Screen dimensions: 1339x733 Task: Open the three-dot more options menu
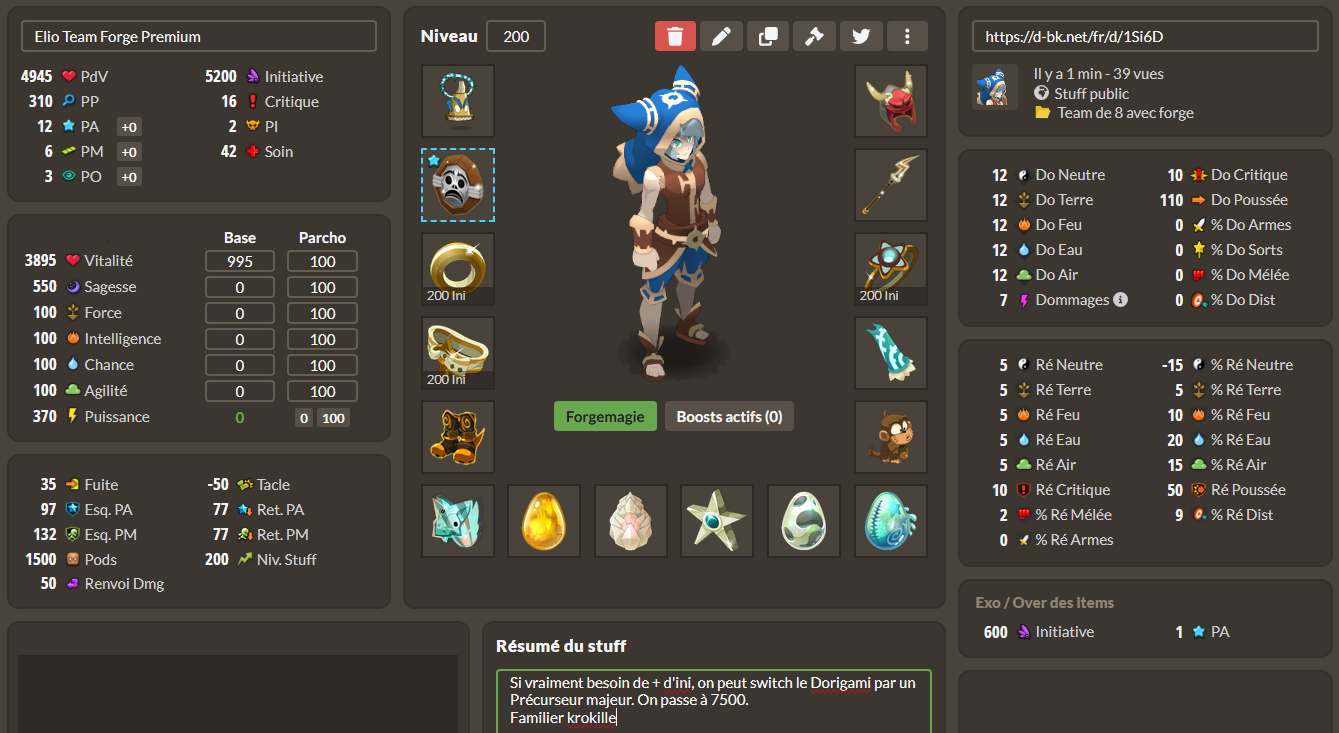tap(907, 36)
